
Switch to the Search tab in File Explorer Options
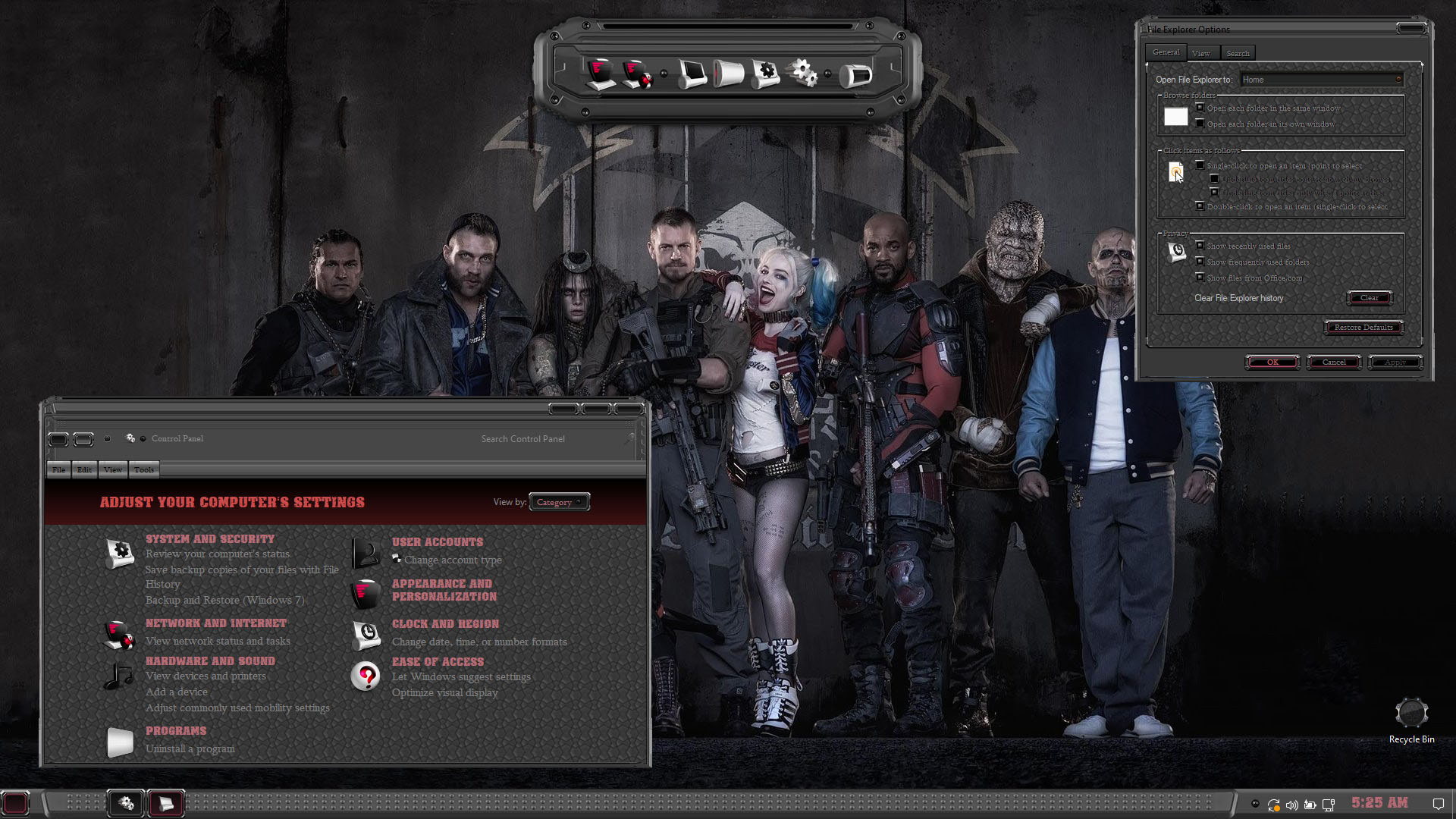(1238, 53)
